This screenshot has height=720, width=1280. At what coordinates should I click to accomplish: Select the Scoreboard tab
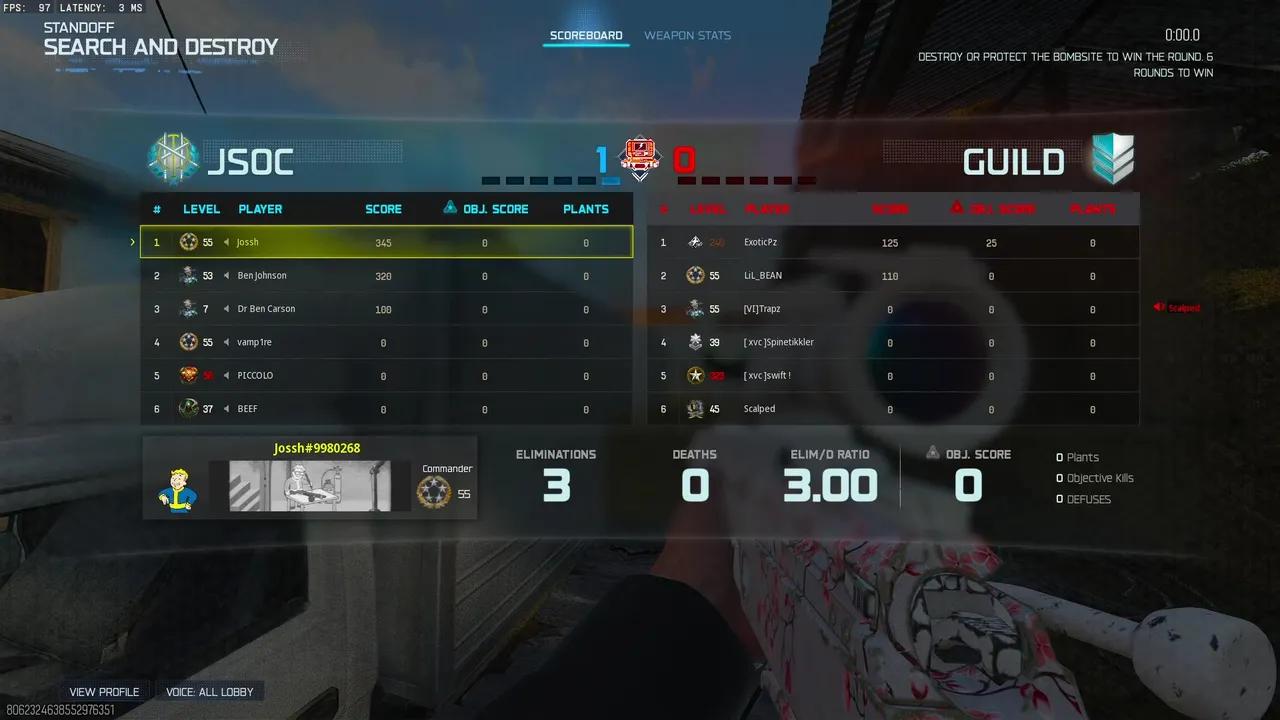point(586,36)
